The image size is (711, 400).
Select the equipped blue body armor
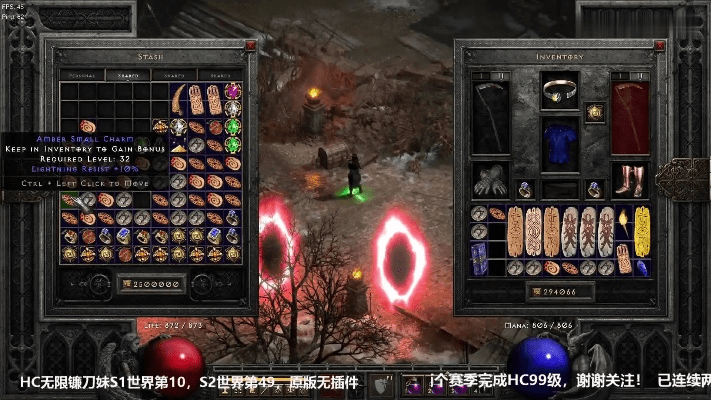[x=561, y=143]
